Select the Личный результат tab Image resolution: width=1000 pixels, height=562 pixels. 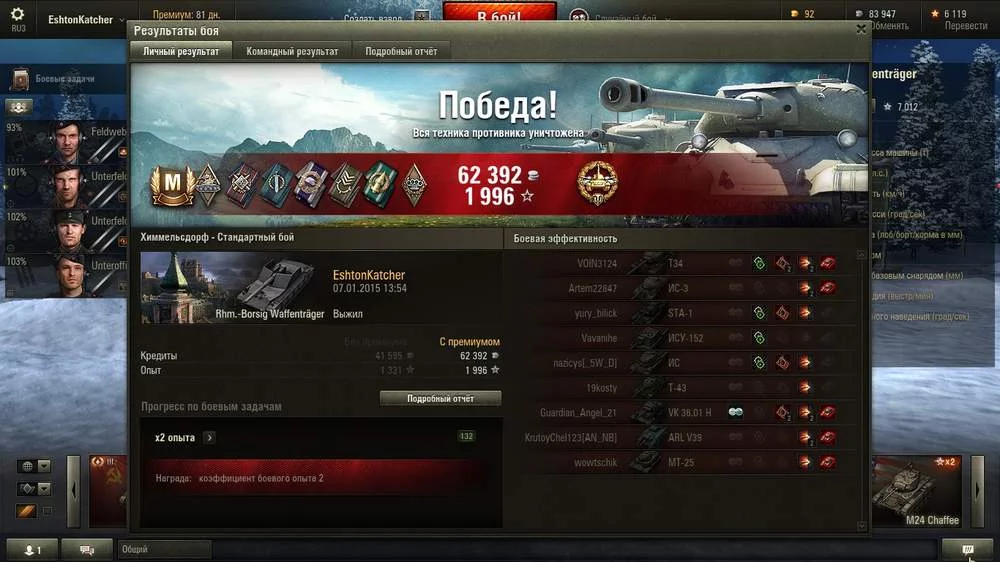(181, 51)
